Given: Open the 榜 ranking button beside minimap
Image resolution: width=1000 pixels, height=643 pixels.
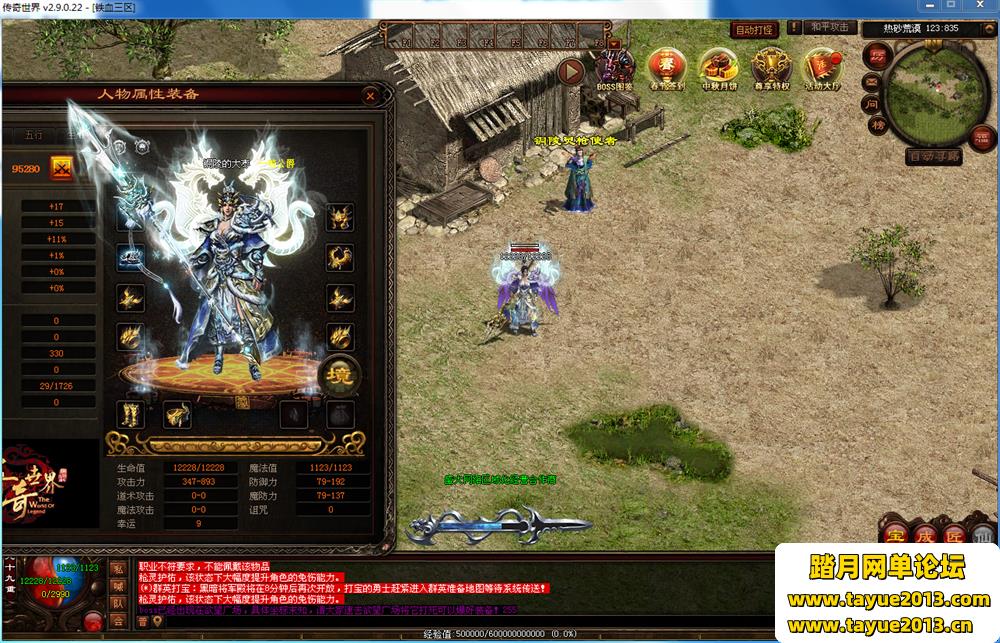Looking at the screenshot, I should (877, 126).
